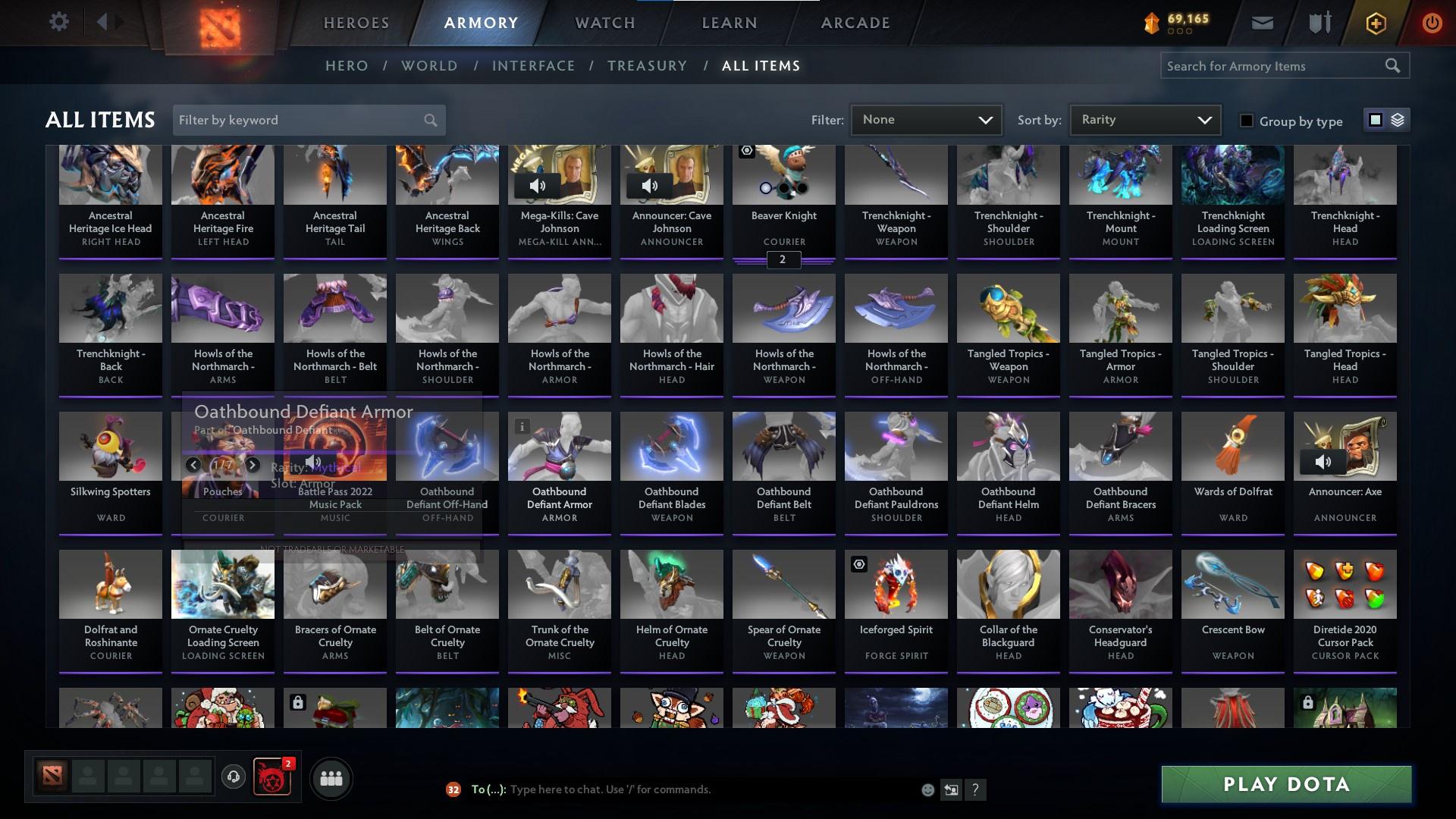Open the Sort by Rarity dropdown

[1144, 119]
